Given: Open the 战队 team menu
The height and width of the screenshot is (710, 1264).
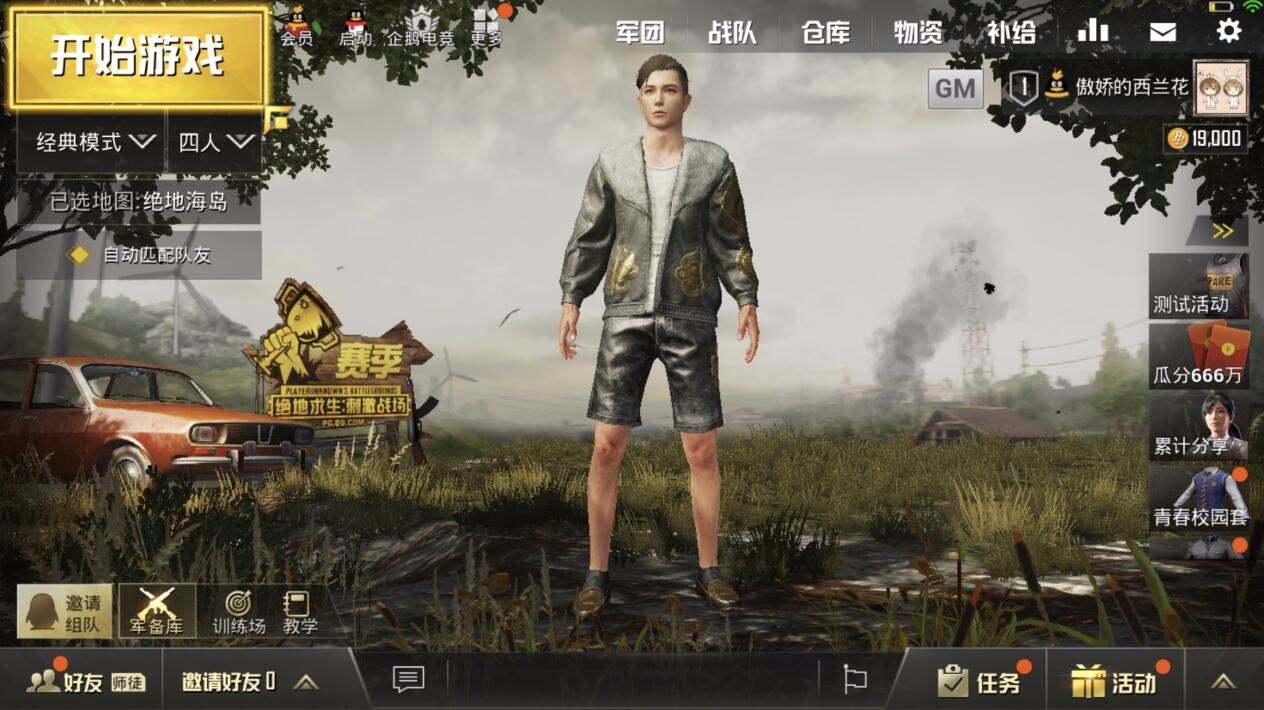Looking at the screenshot, I should 732,33.
